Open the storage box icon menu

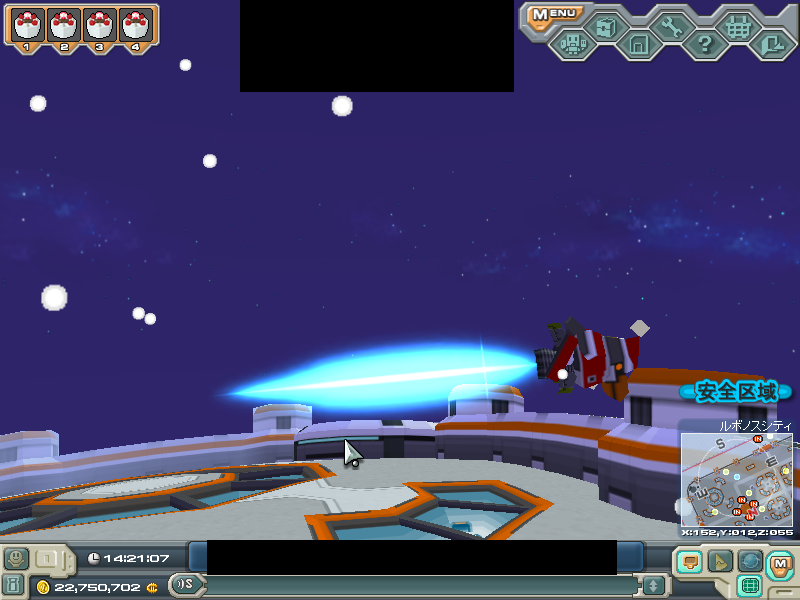(x=604, y=27)
